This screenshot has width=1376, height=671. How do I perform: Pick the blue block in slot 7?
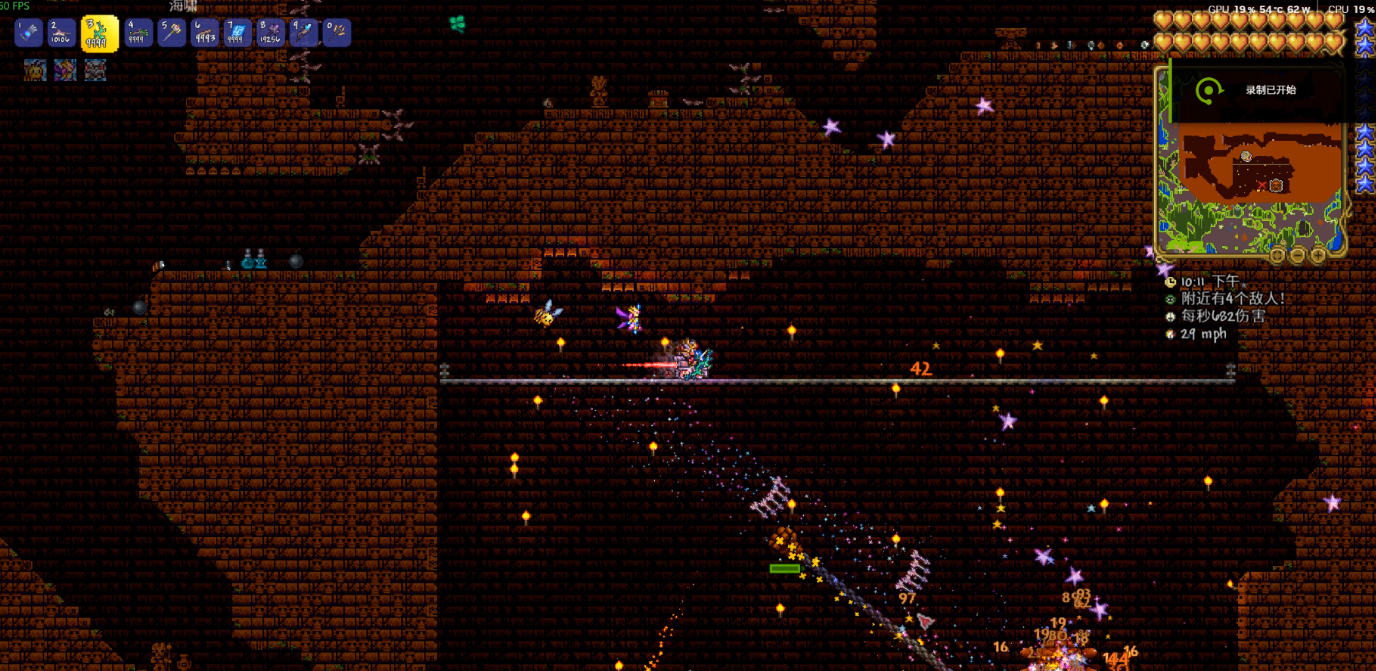tap(238, 33)
